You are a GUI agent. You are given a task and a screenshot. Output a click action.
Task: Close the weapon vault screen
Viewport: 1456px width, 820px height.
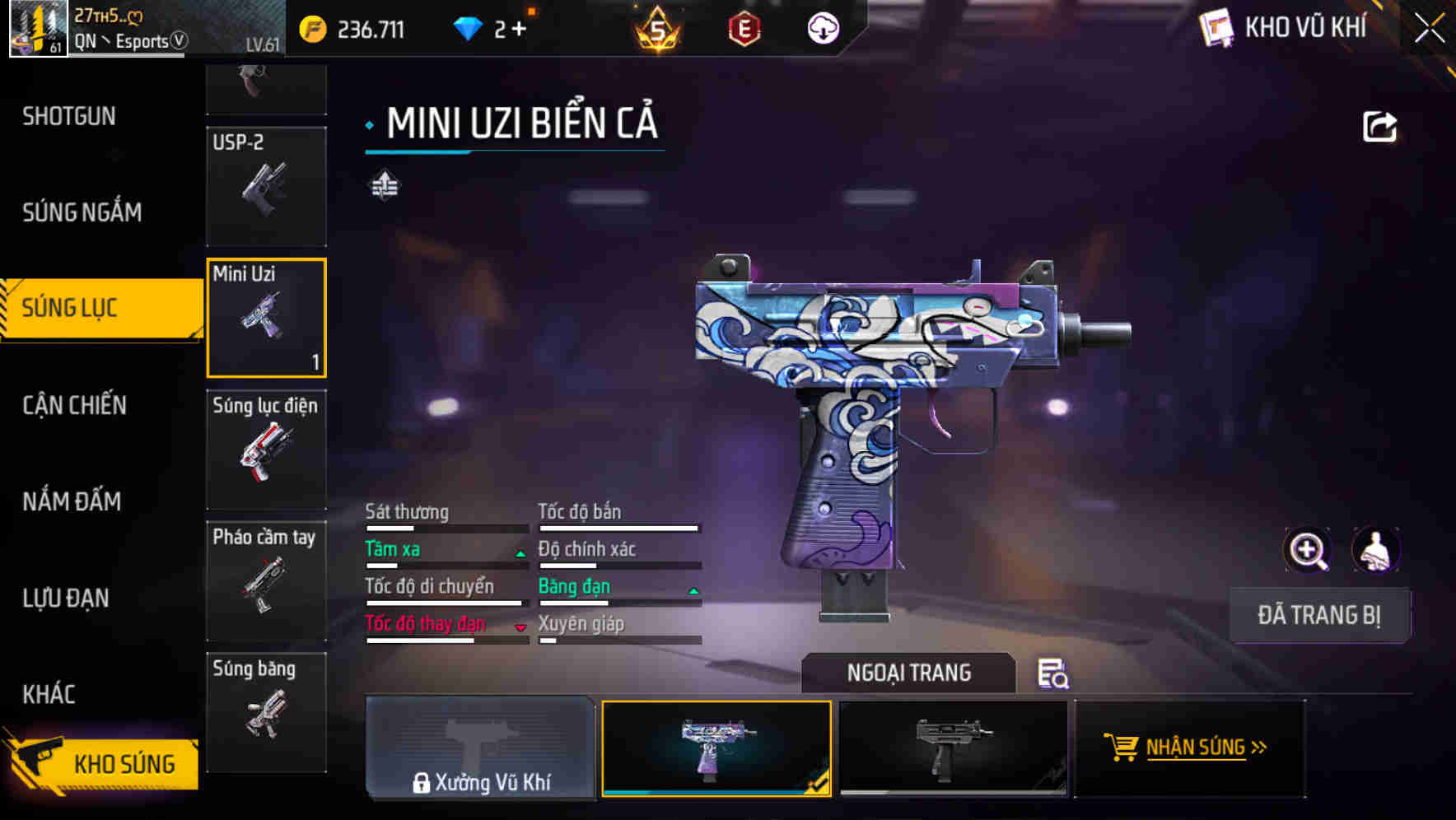pyautogui.click(x=1430, y=29)
